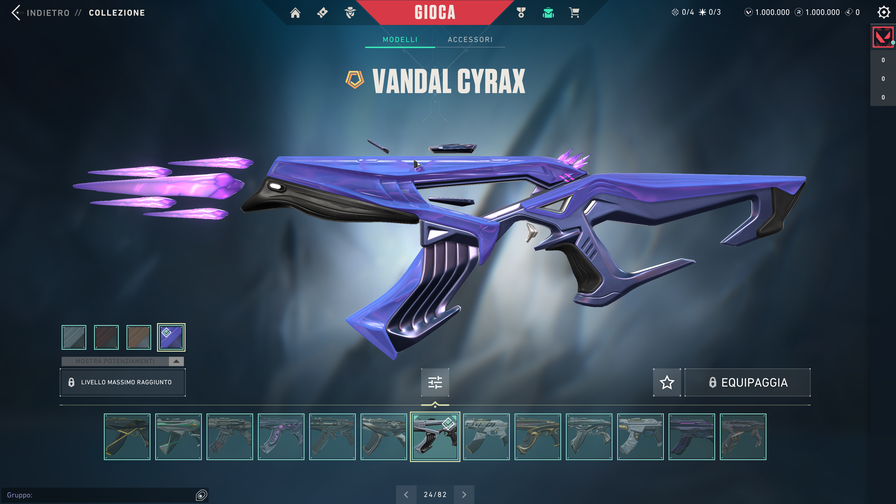Click the Equipaggia button

click(x=747, y=382)
